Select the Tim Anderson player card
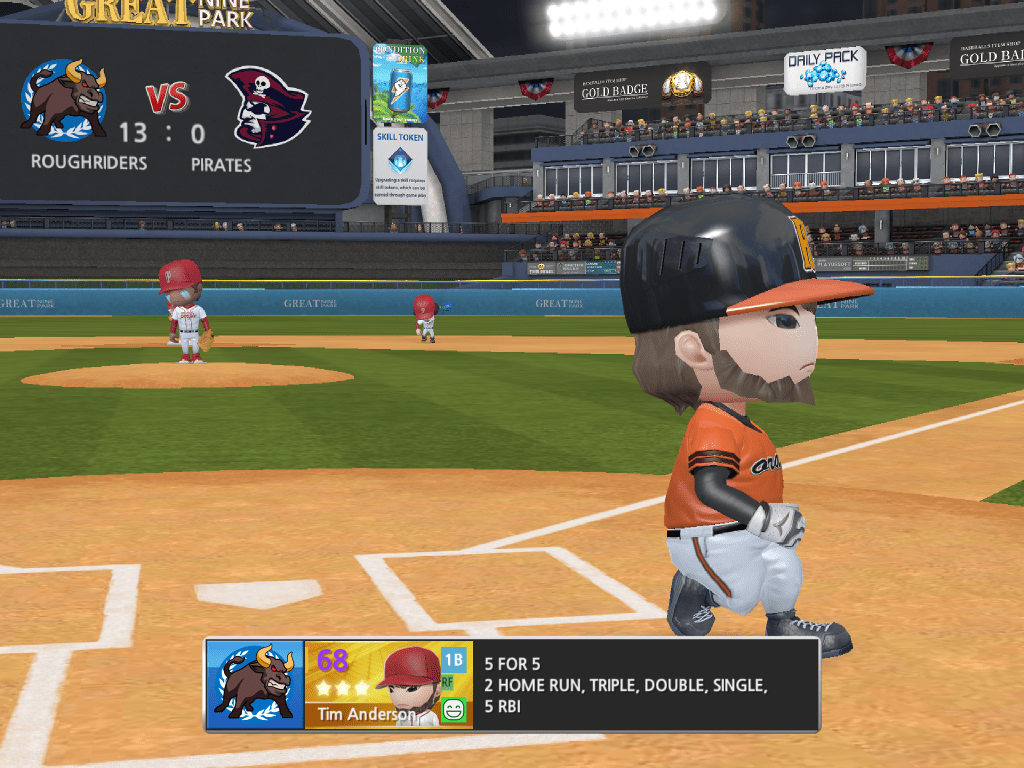Screen dimensions: 1024x768 (x=388, y=685)
